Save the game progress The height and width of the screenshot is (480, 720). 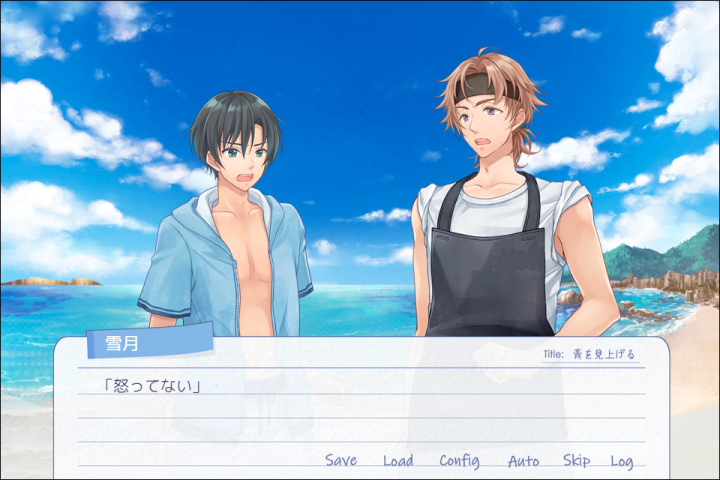341,461
